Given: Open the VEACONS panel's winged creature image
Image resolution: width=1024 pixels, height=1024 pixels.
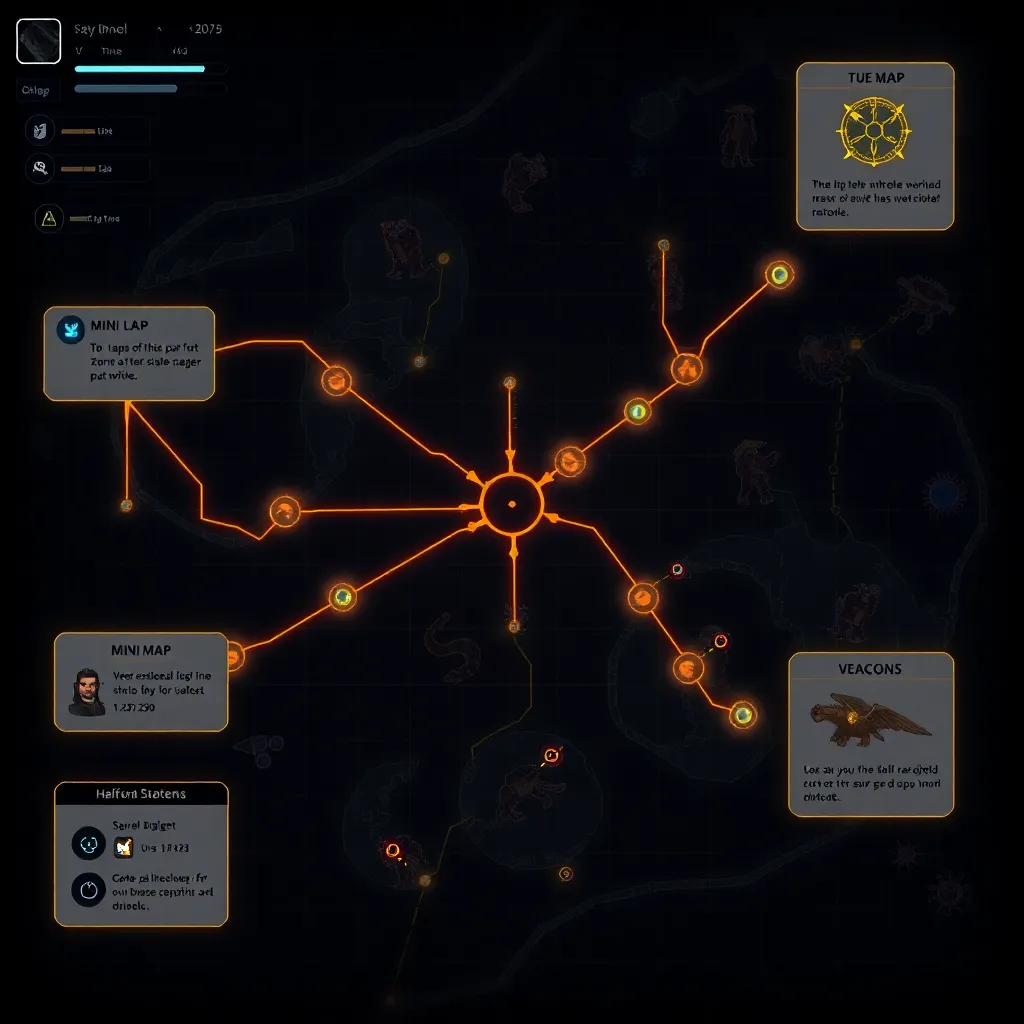Looking at the screenshot, I should (x=868, y=719).
